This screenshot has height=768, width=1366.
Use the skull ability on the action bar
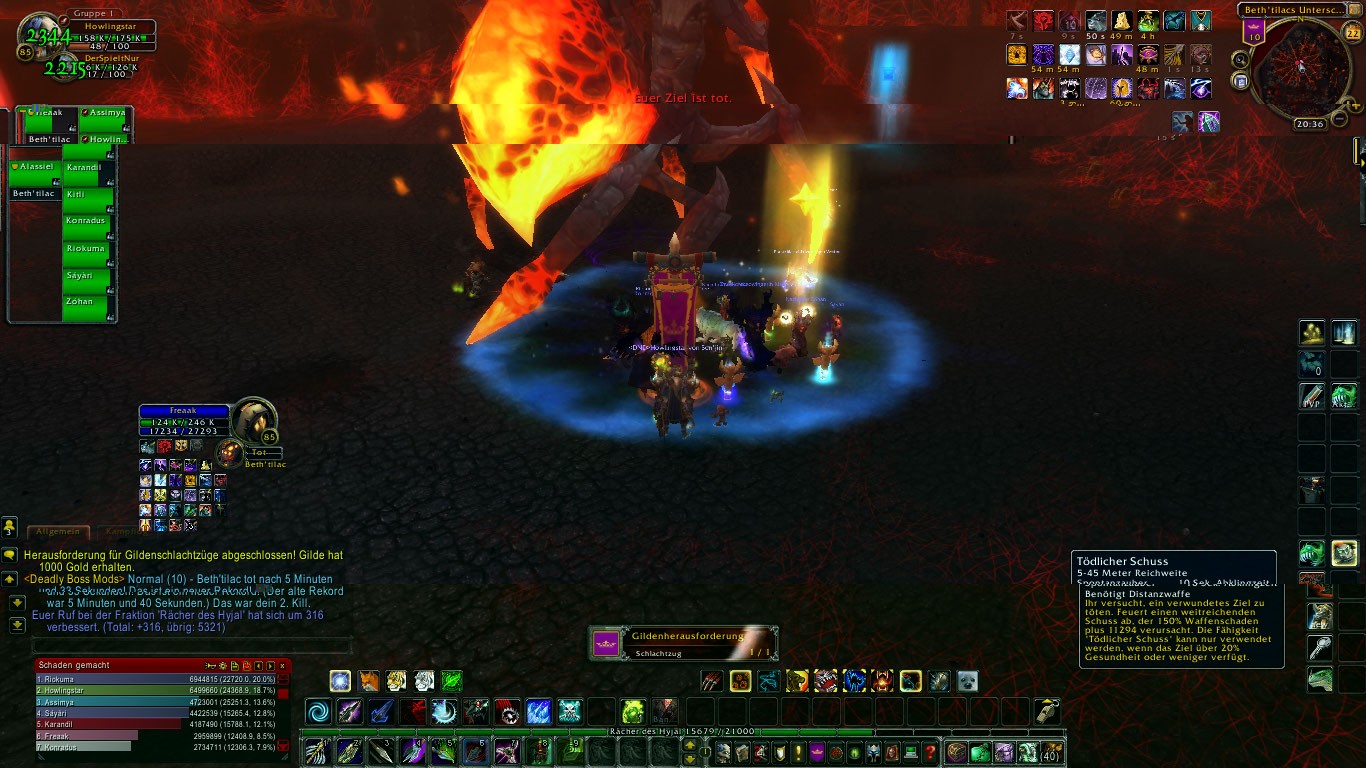pos(569,712)
